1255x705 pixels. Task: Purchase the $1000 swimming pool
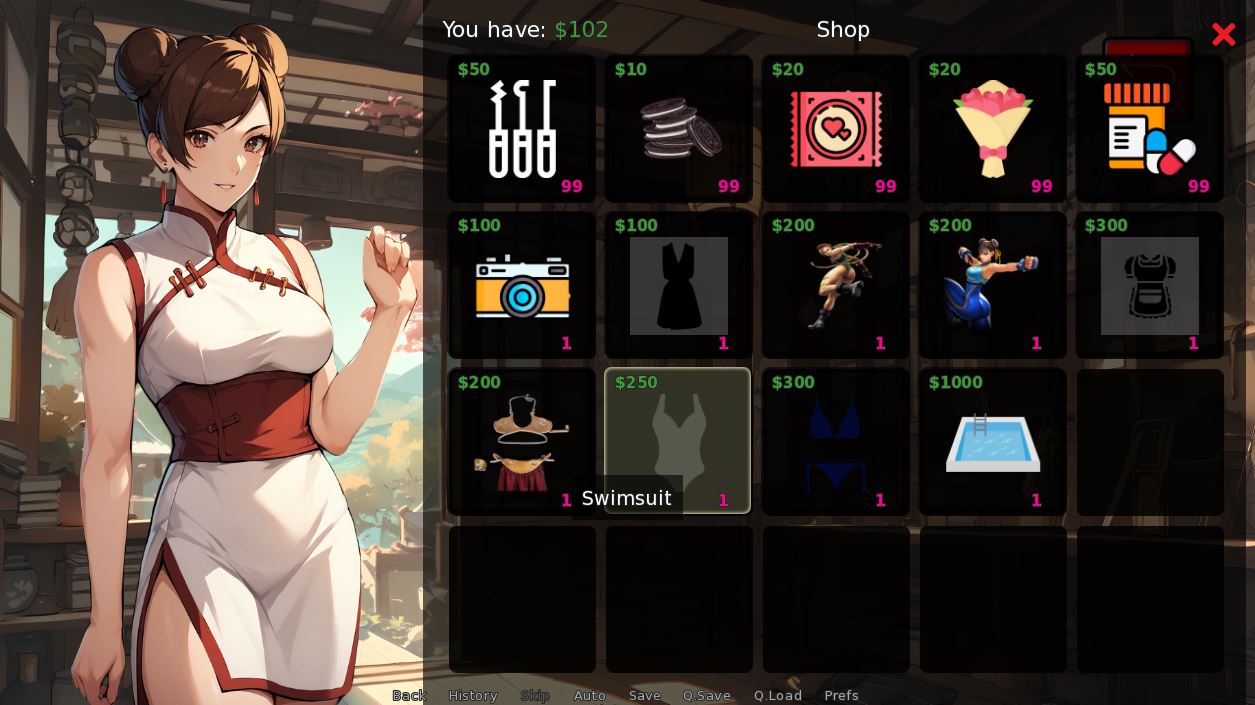point(993,443)
